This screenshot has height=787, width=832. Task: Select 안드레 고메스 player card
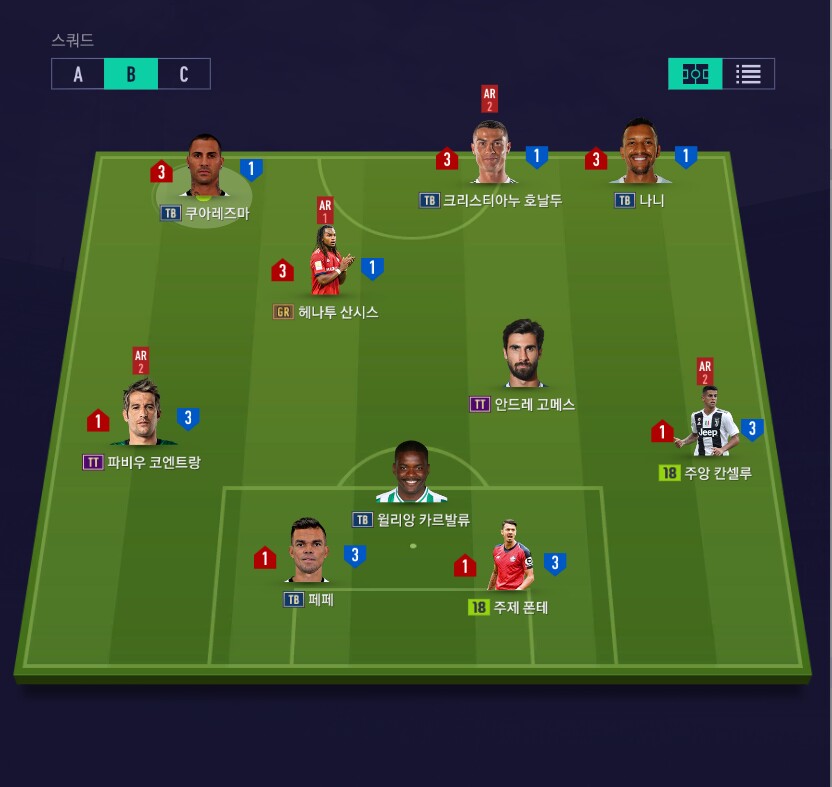tap(522, 356)
